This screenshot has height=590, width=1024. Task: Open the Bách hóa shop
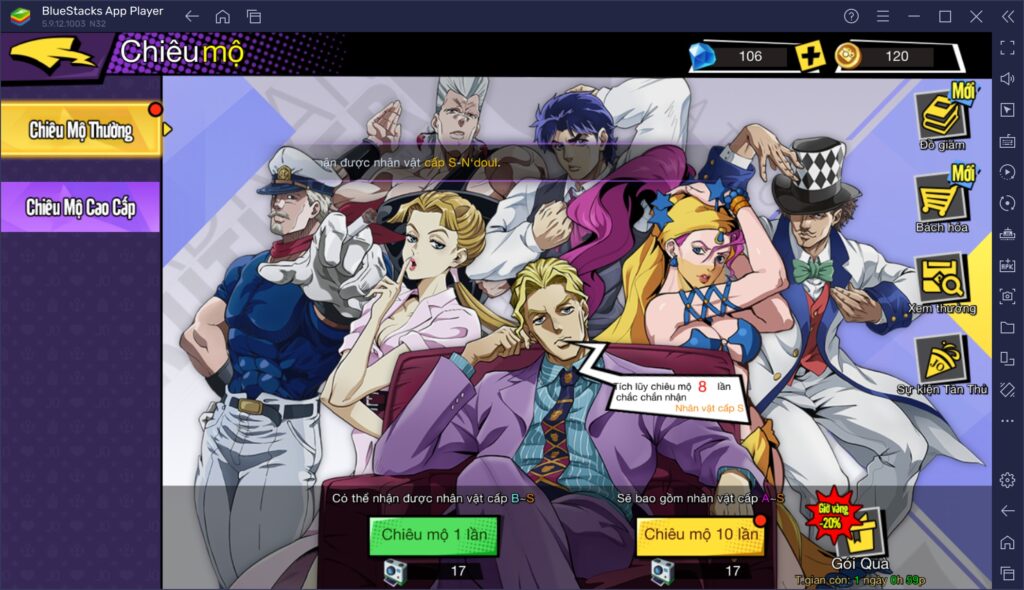942,198
